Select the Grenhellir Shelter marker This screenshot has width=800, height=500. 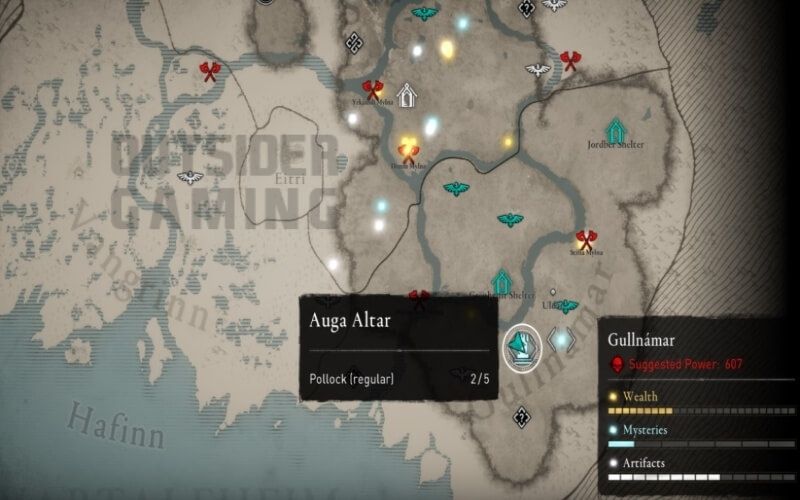(x=501, y=282)
